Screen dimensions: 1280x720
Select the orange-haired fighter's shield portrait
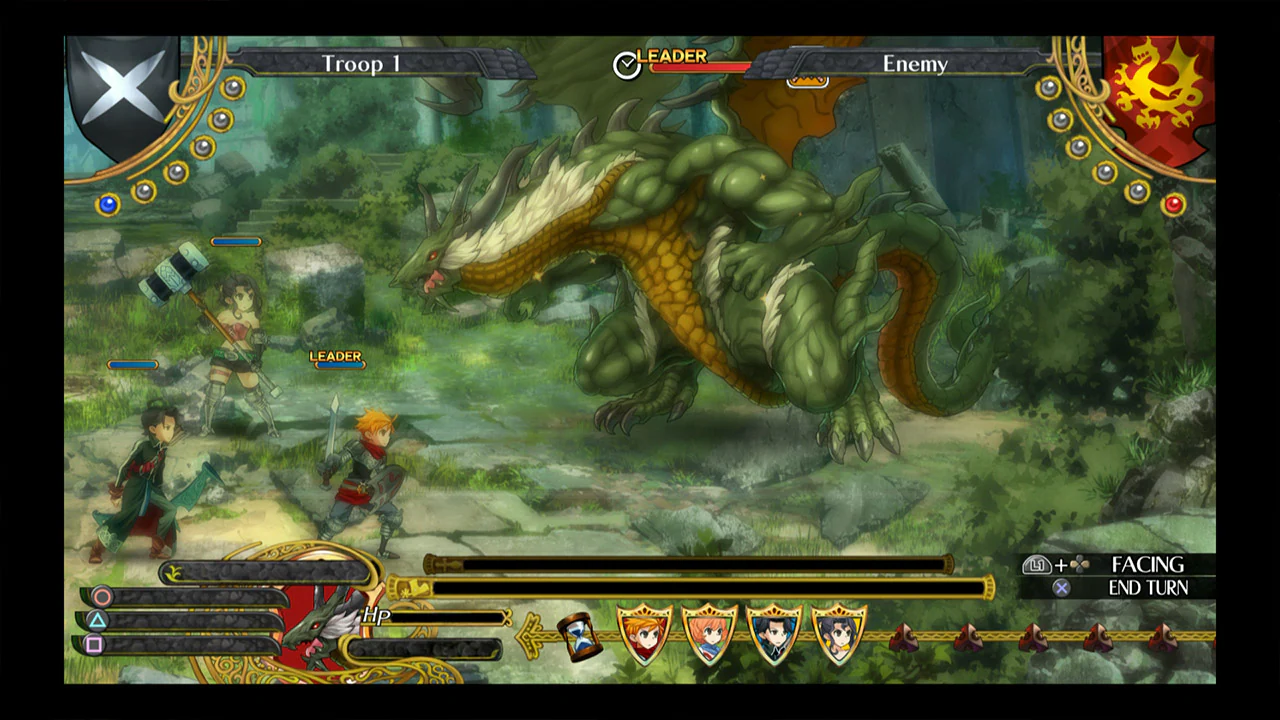[644, 633]
